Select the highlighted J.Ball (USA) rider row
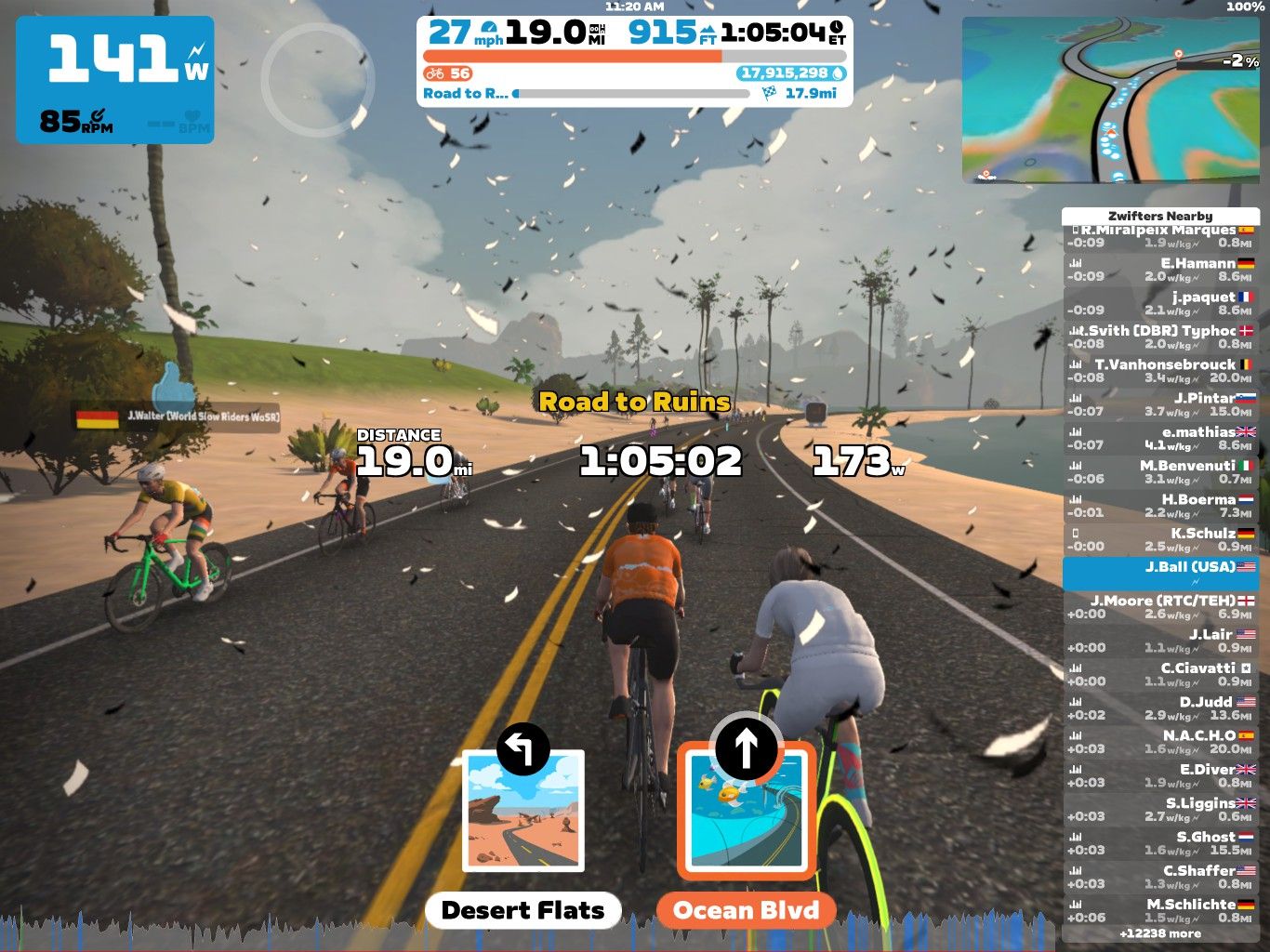Viewport: 1270px width, 952px height. [1161, 573]
